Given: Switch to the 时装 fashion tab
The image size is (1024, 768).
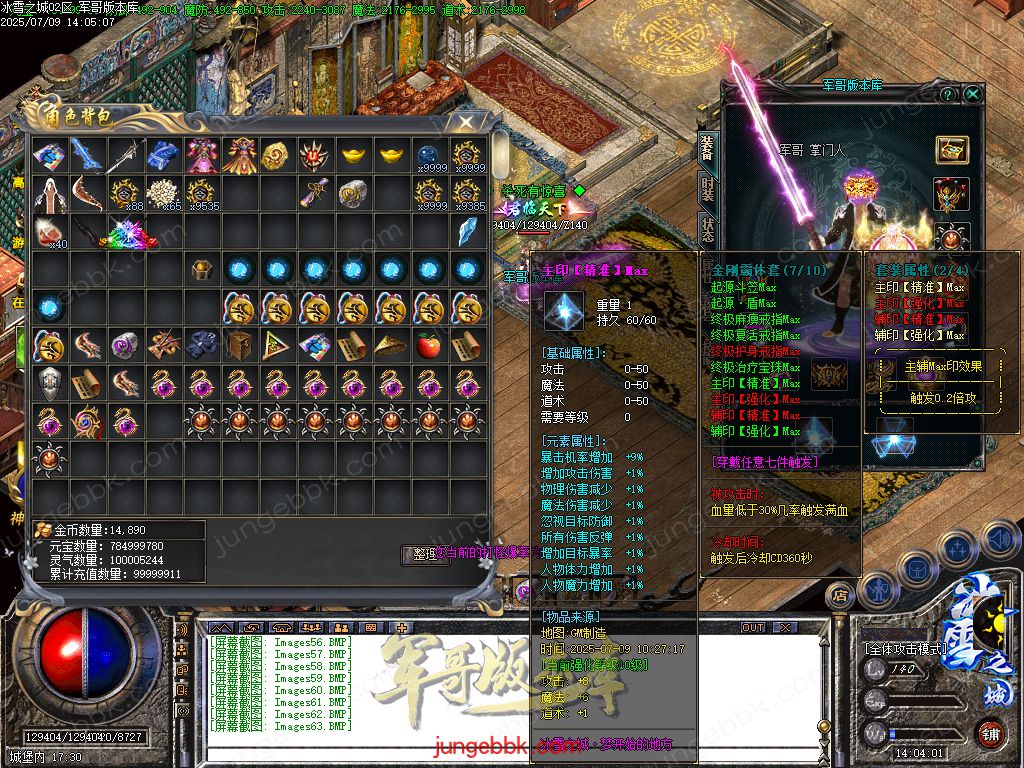Looking at the screenshot, I should tap(706, 190).
